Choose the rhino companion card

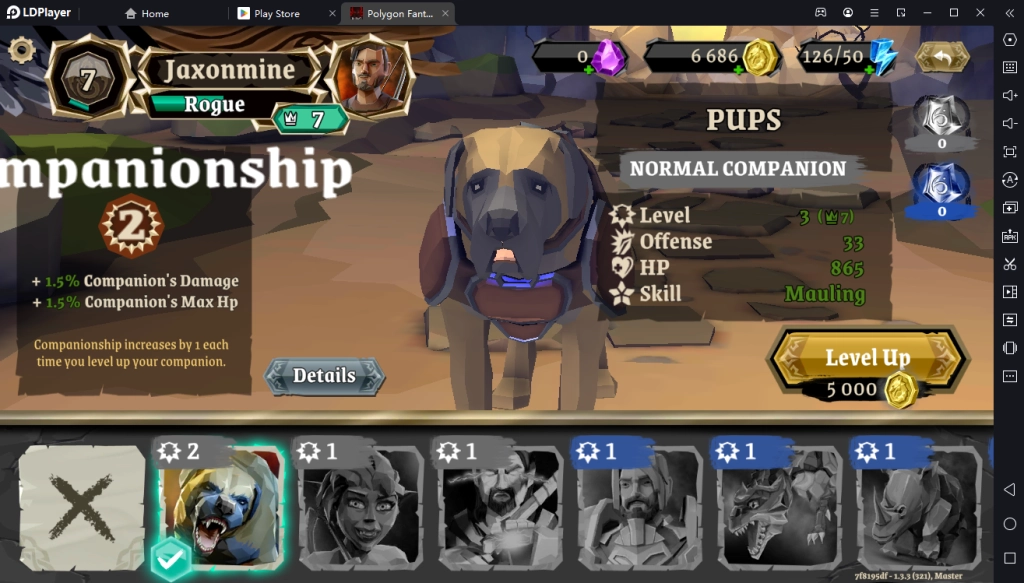917,509
